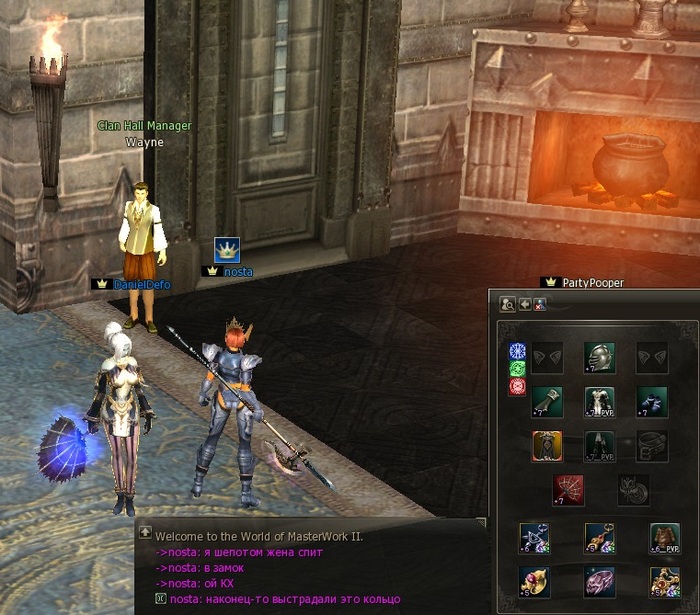Screen dimensions: 700x615
Task: Click the character button with red X
Action: [541, 304]
